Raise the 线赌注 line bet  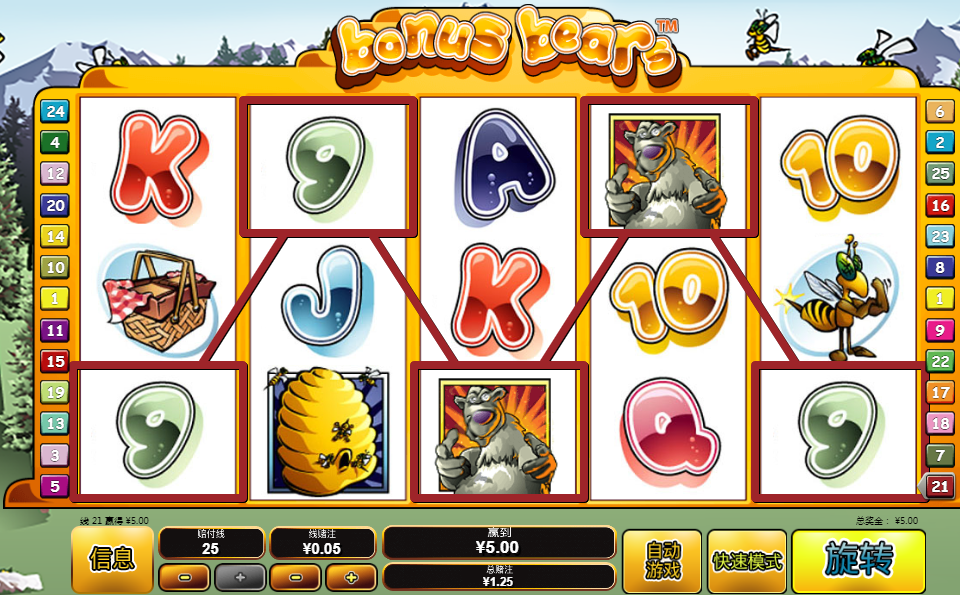(350, 577)
